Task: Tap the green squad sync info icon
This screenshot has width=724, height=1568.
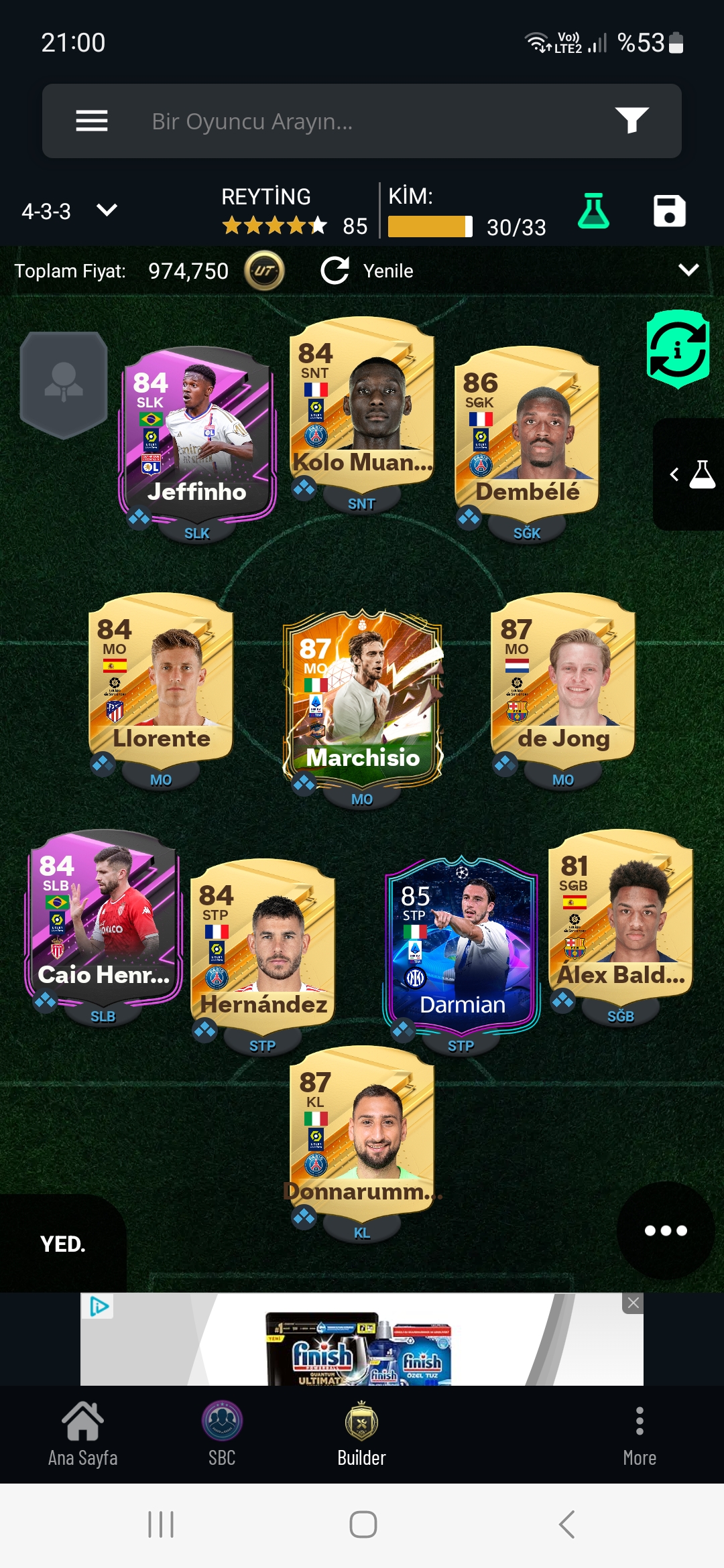Action: 678,349
